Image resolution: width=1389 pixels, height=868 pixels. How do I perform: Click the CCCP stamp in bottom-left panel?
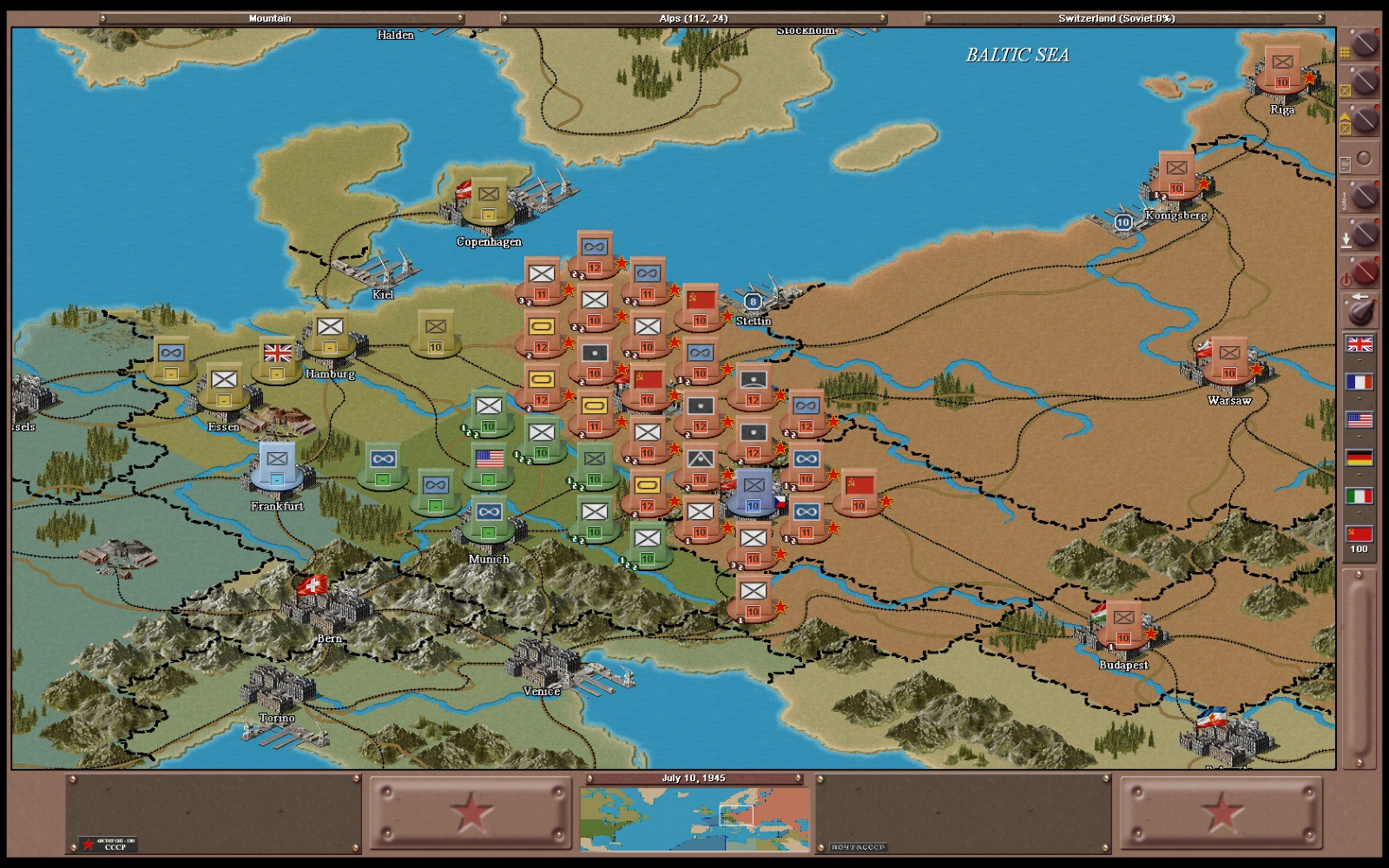pos(108,844)
